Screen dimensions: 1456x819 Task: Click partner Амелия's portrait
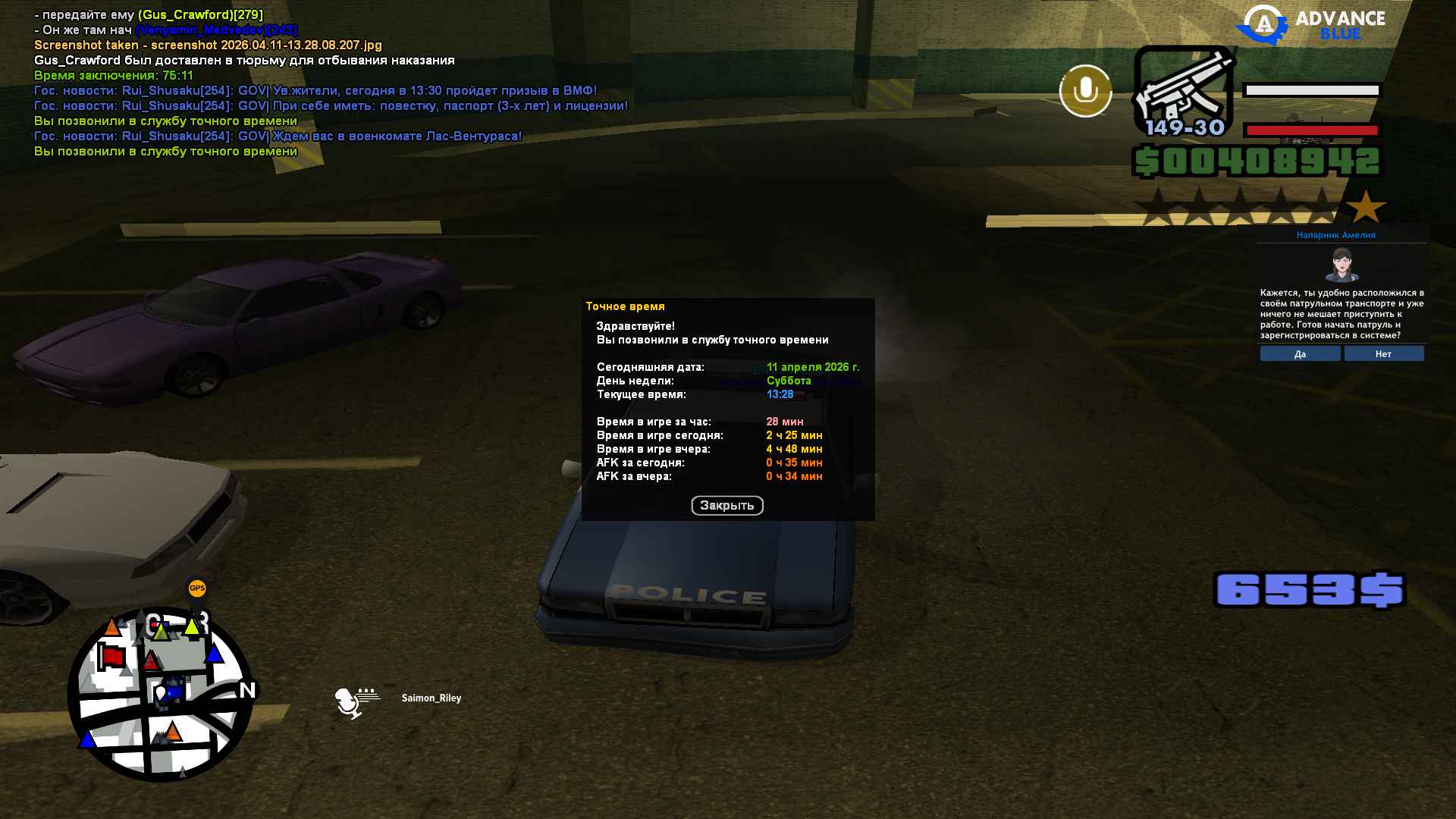tap(1341, 265)
